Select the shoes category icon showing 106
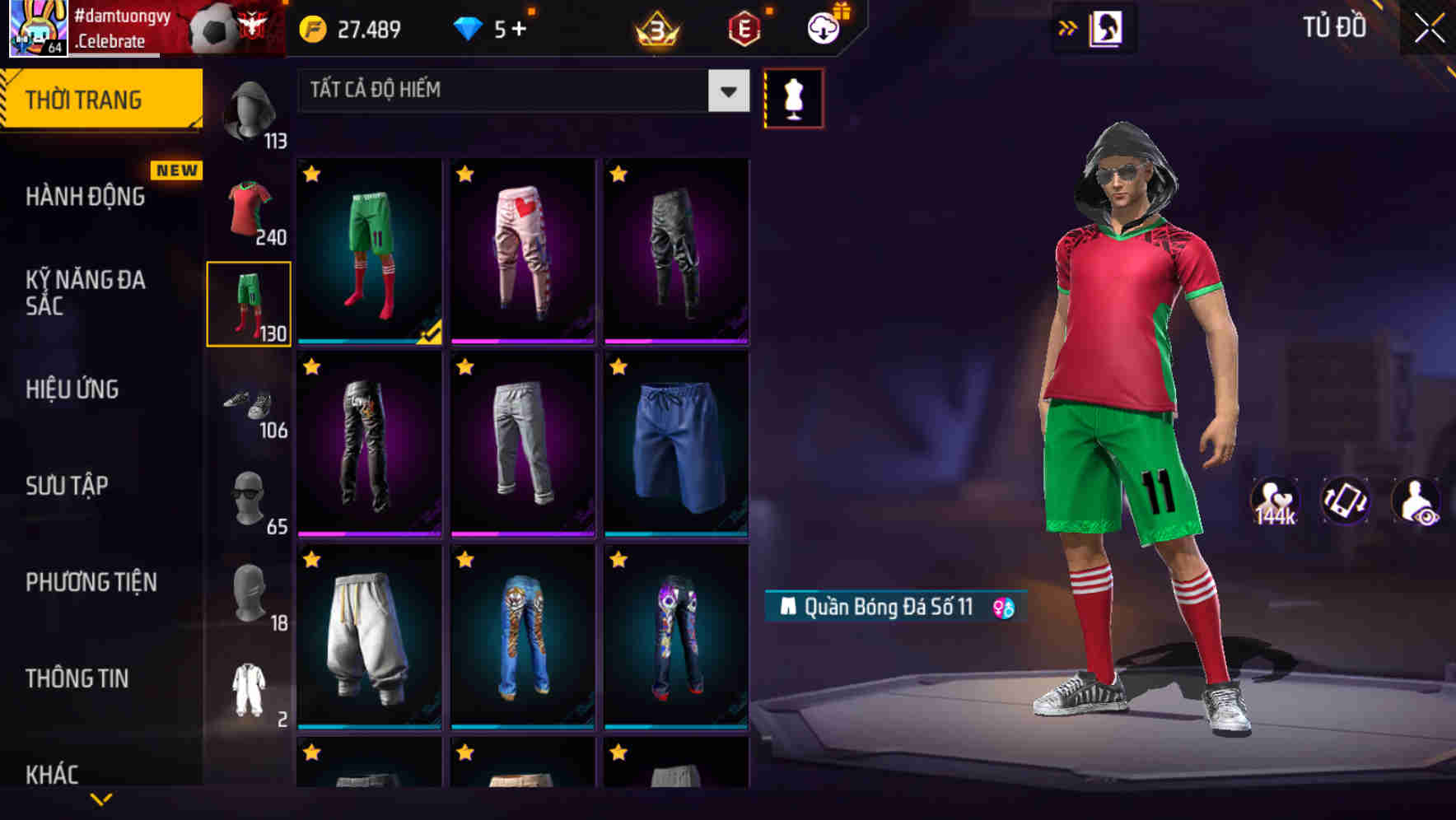The width and height of the screenshot is (1456, 820). point(249,403)
